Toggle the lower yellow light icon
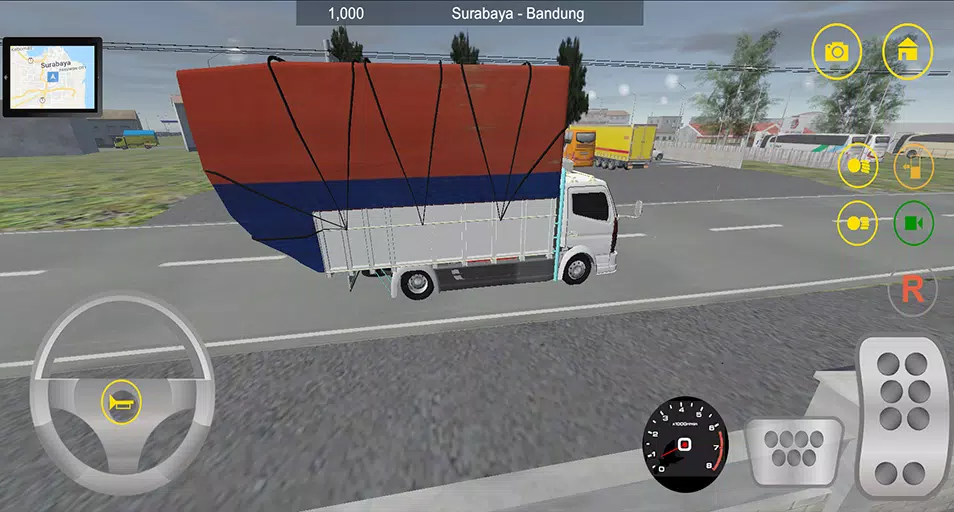The image size is (954, 512). click(857, 223)
